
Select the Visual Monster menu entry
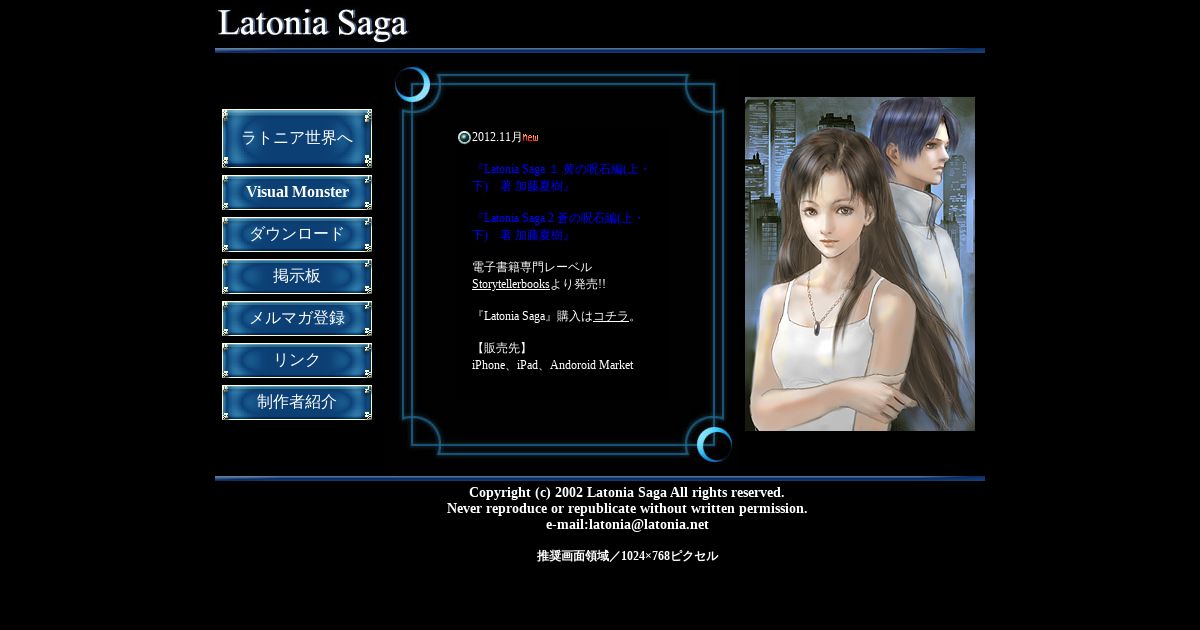pos(297,192)
